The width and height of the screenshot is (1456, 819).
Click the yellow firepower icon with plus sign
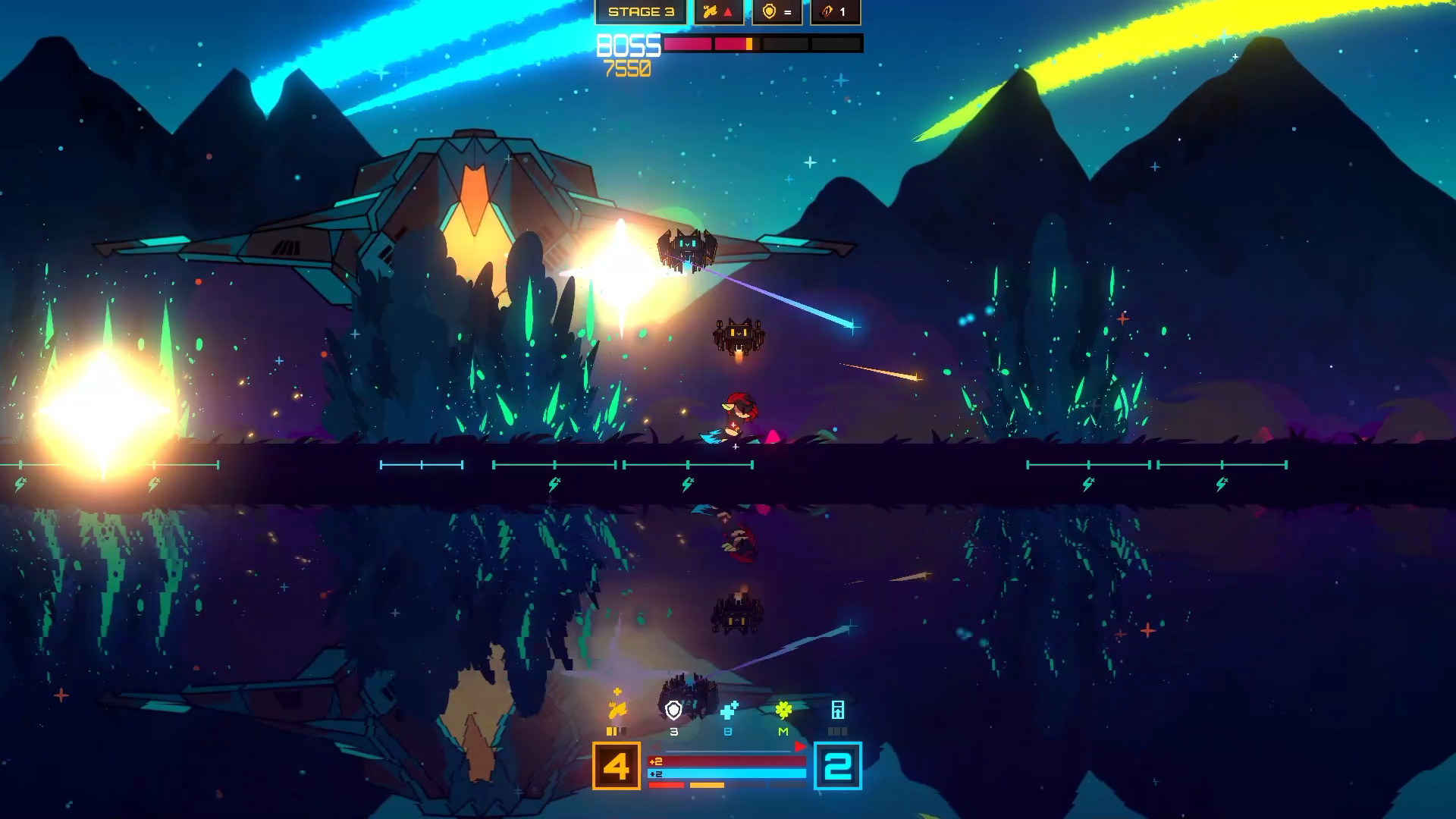[x=619, y=707]
